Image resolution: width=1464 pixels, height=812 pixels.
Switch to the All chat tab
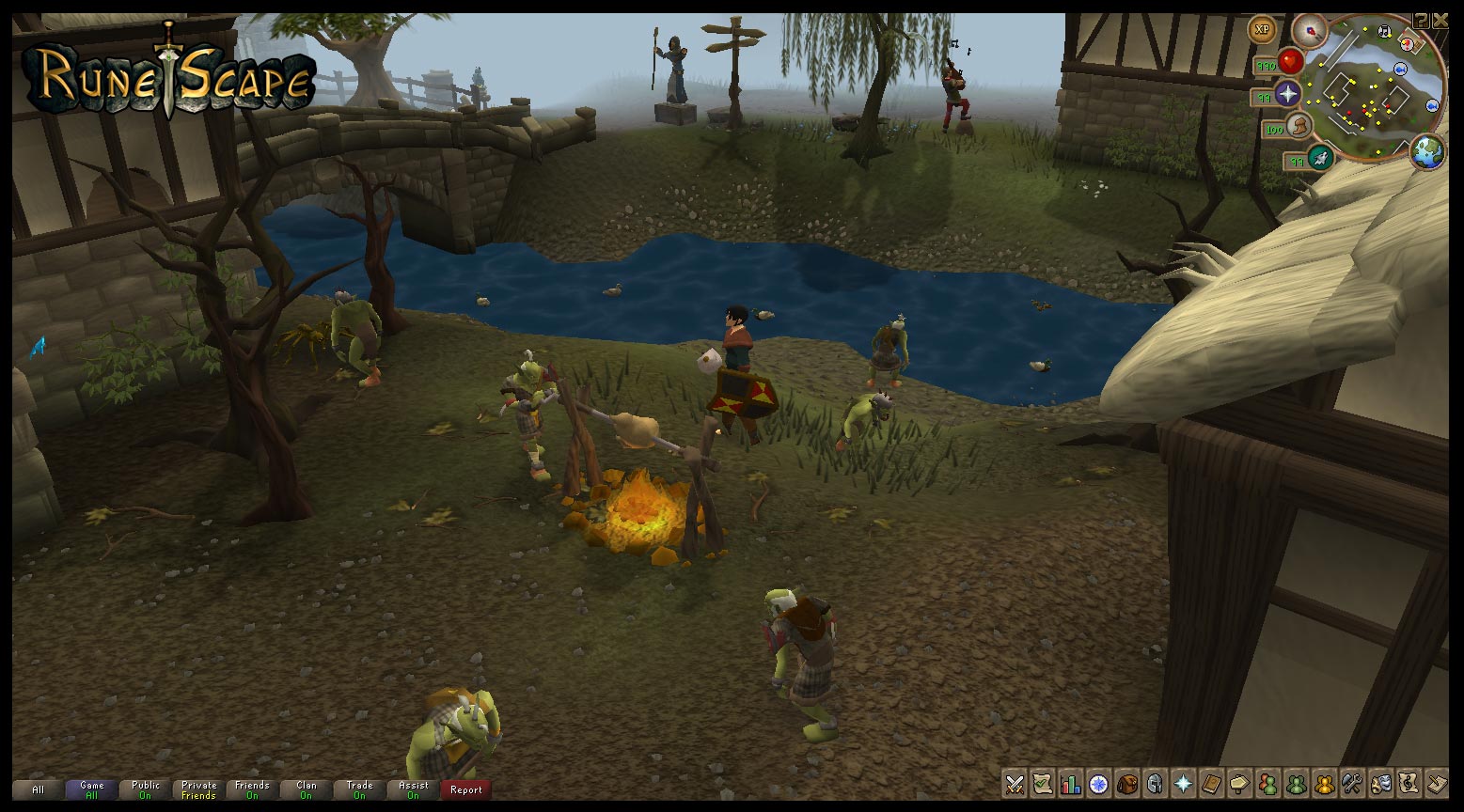[38, 789]
